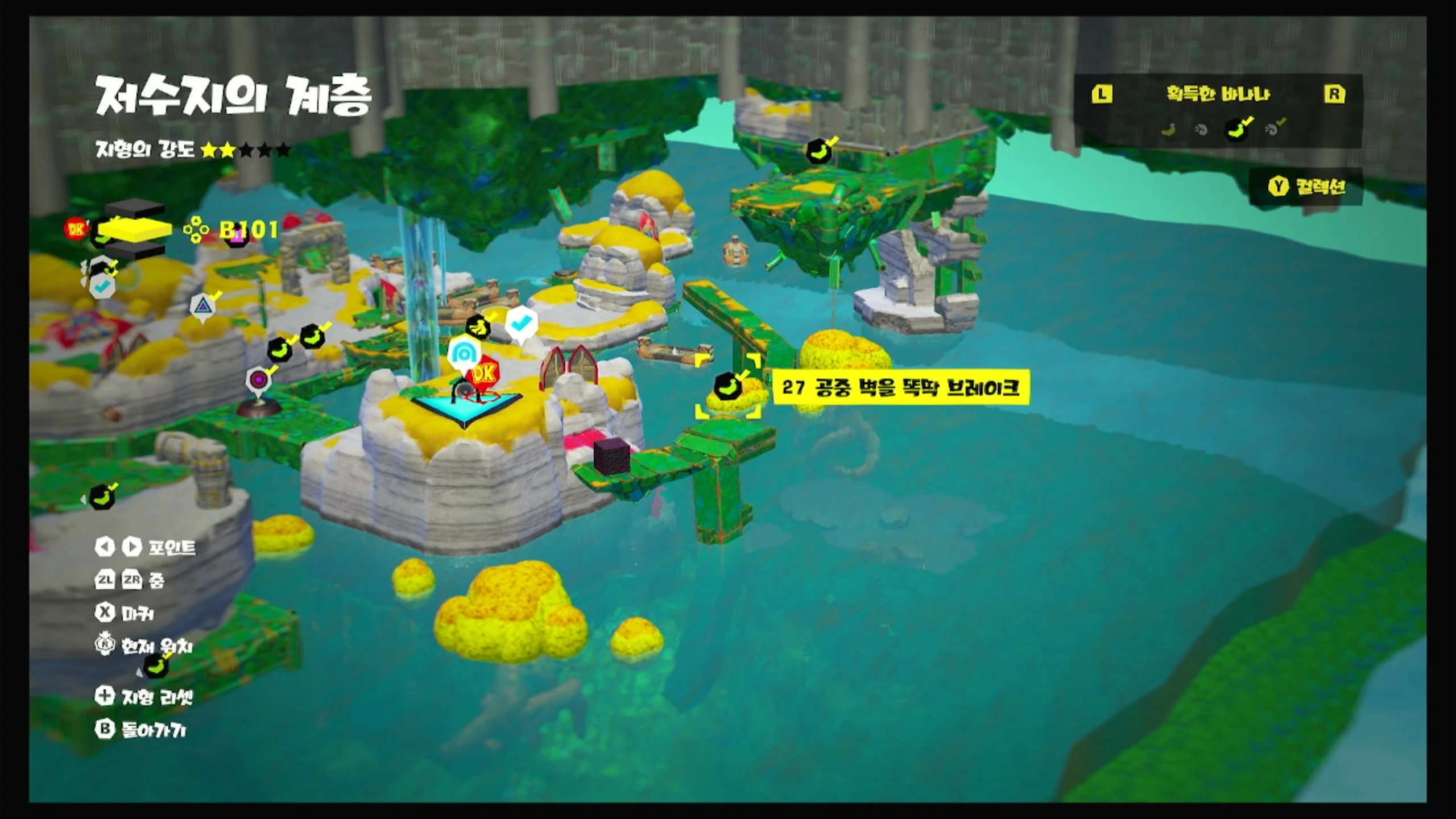The height and width of the screenshot is (819, 1456).
Task: Select the lower dark layer slab
Action: (x=135, y=250)
